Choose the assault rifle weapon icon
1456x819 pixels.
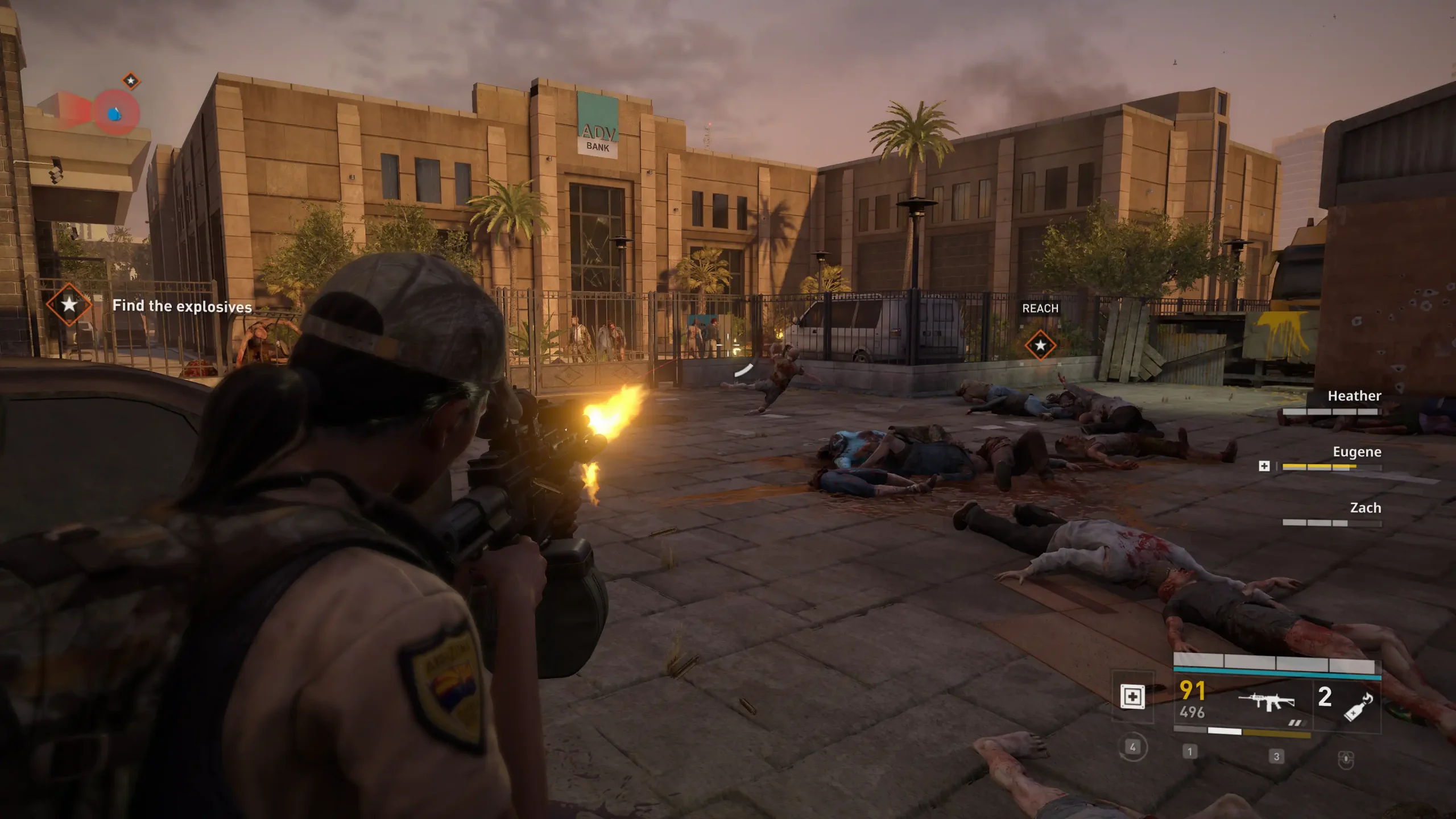(1266, 701)
